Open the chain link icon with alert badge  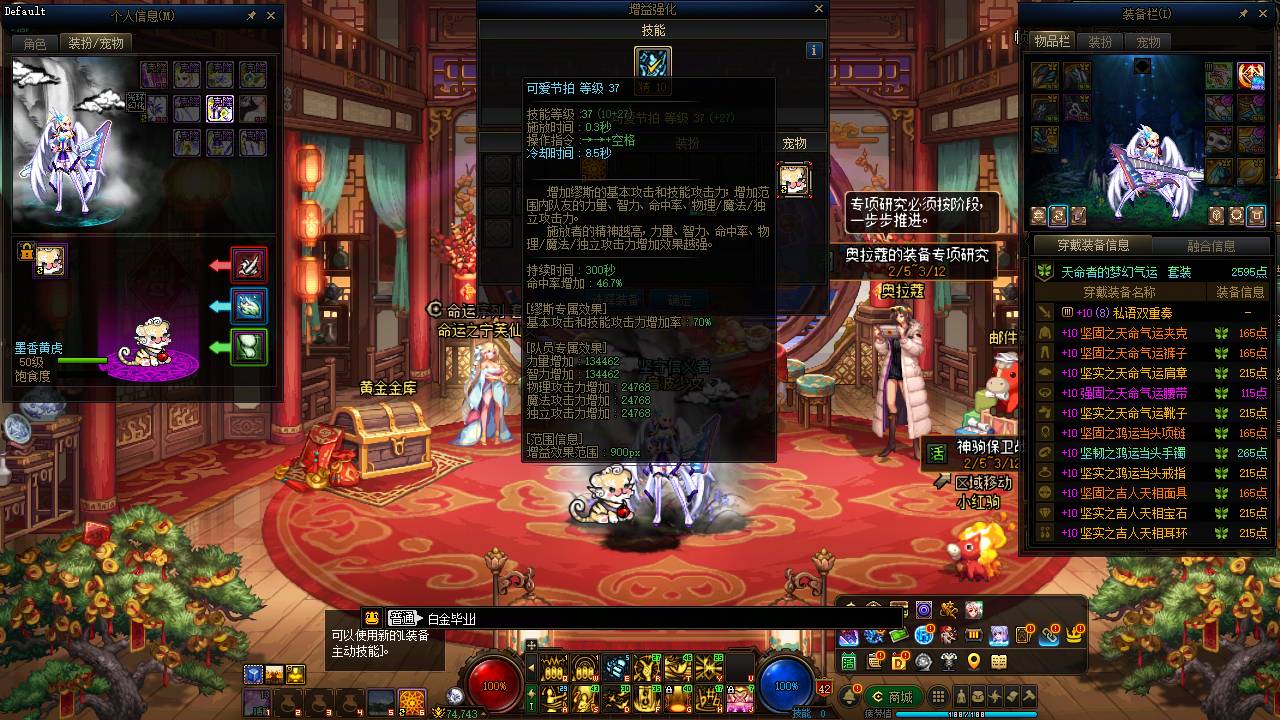[1050, 637]
